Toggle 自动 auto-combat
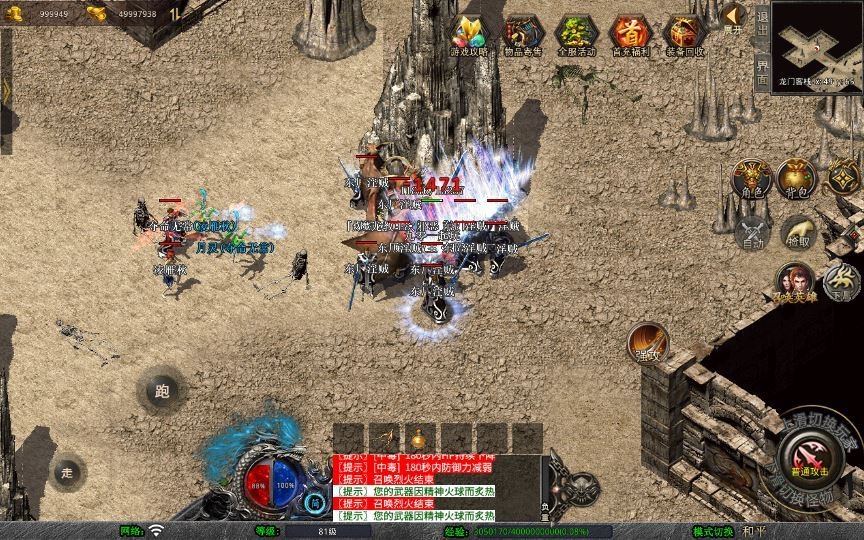This screenshot has height=540, width=864. (751, 233)
